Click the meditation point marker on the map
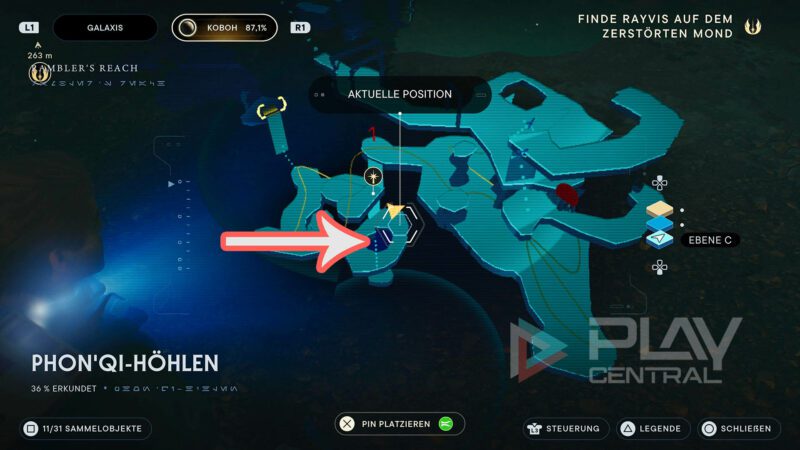The width and height of the screenshot is (800, 450). click(x=373, y=177)
